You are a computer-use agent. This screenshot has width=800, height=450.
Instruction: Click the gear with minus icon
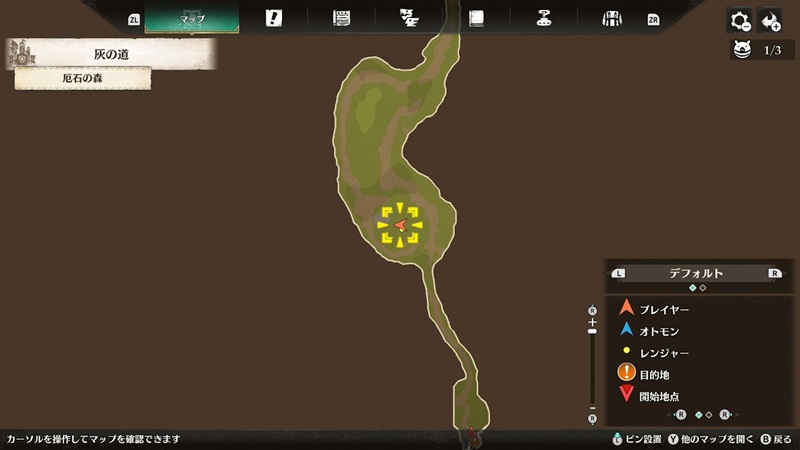pos(740,20)
